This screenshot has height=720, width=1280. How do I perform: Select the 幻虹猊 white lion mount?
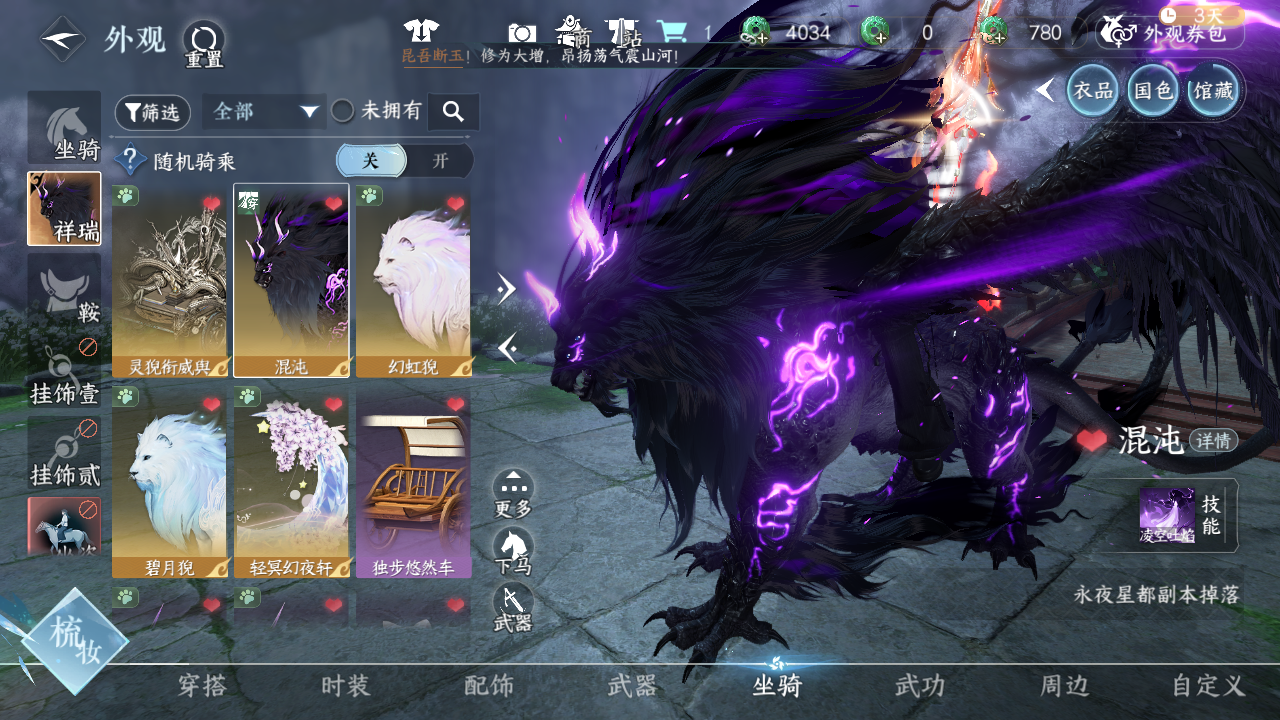[413, 280]
